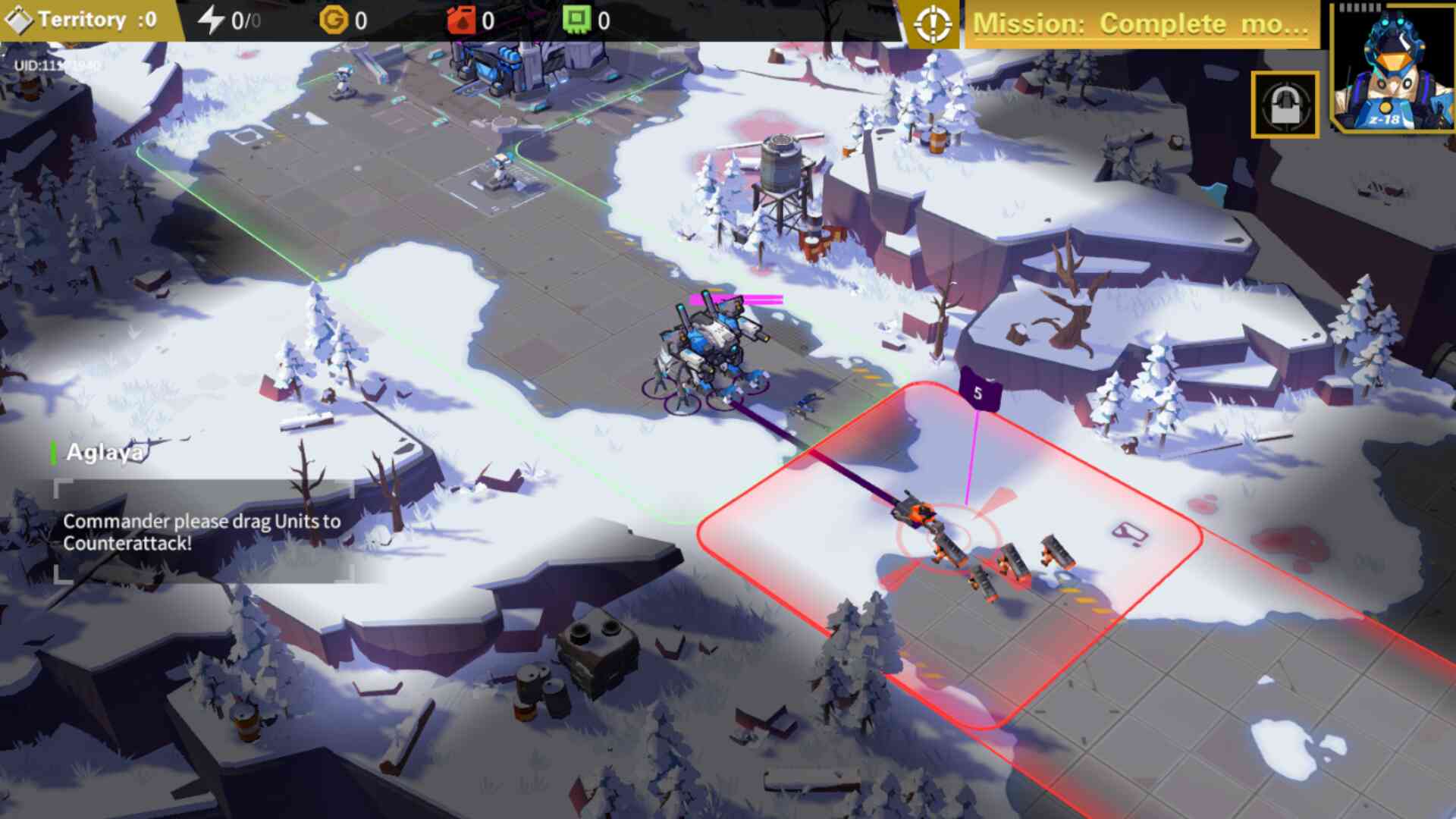Click the yellow mission alert icon

point(933,24)
